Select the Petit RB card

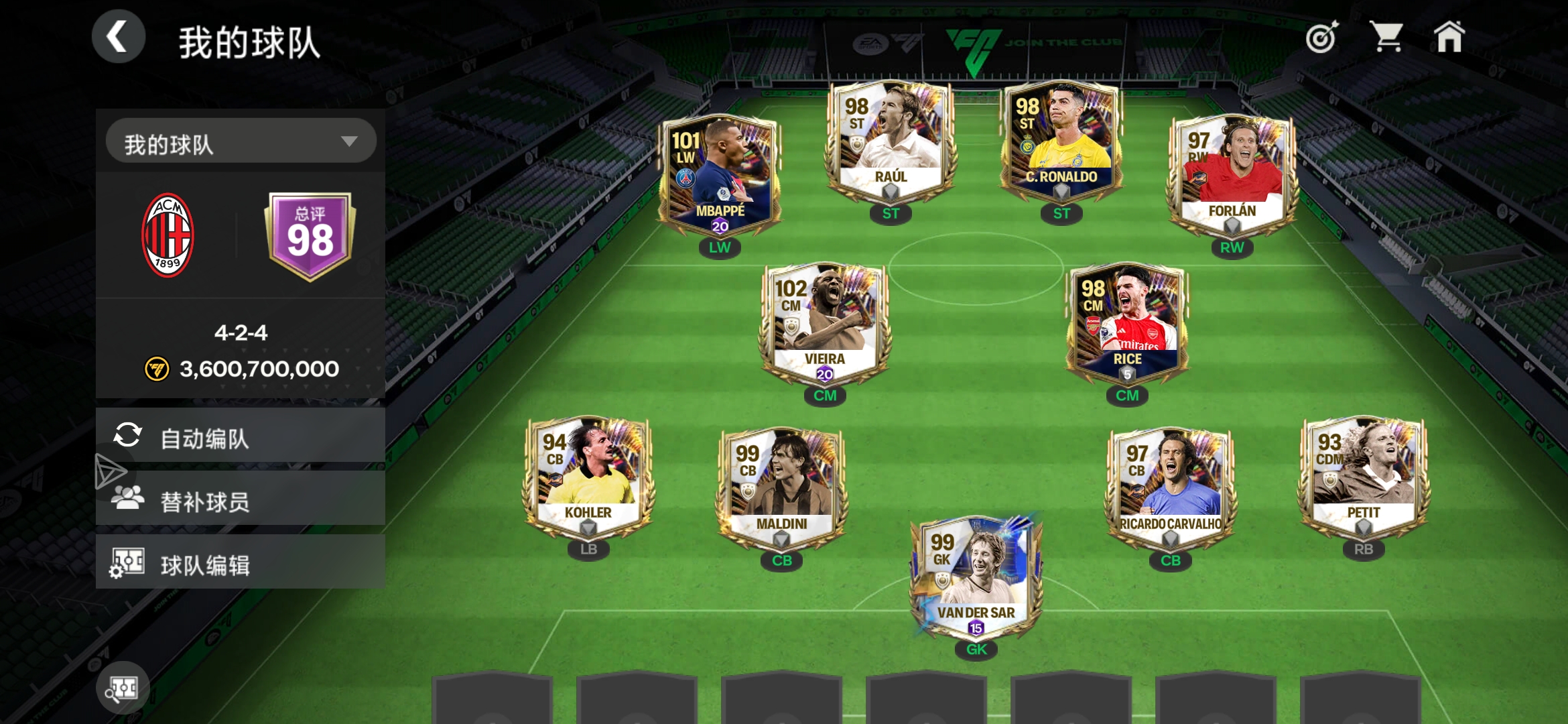click(x=1363, y=477)
